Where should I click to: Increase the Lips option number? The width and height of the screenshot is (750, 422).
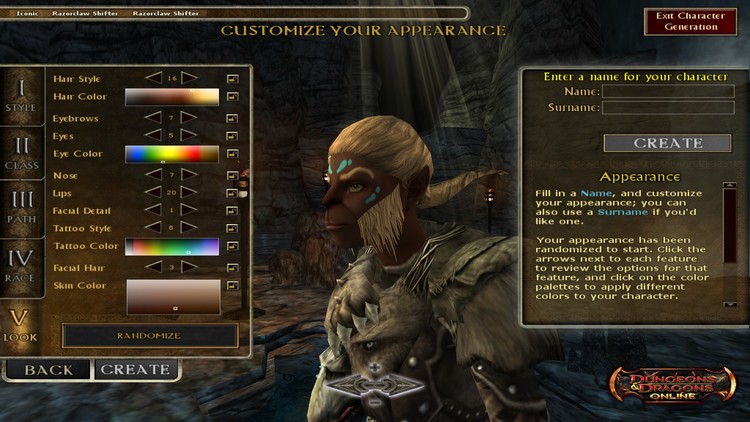(190, 192)
